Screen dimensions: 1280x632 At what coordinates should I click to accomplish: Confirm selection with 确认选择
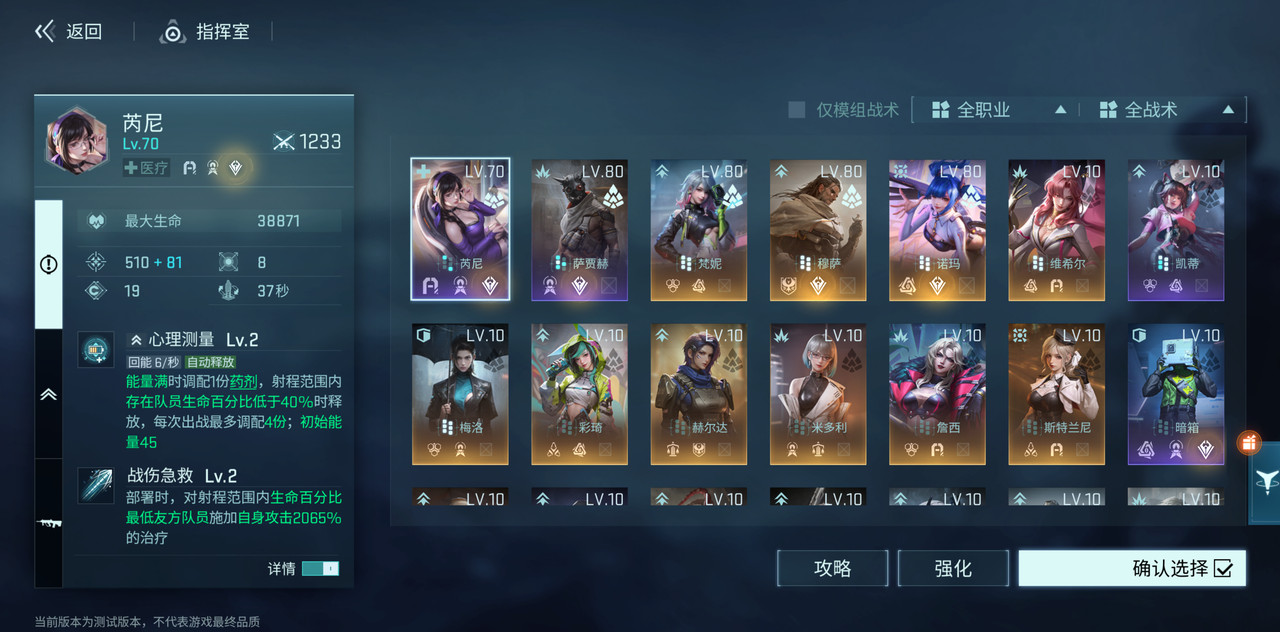pyautogui.click(x=1132, y=568)
